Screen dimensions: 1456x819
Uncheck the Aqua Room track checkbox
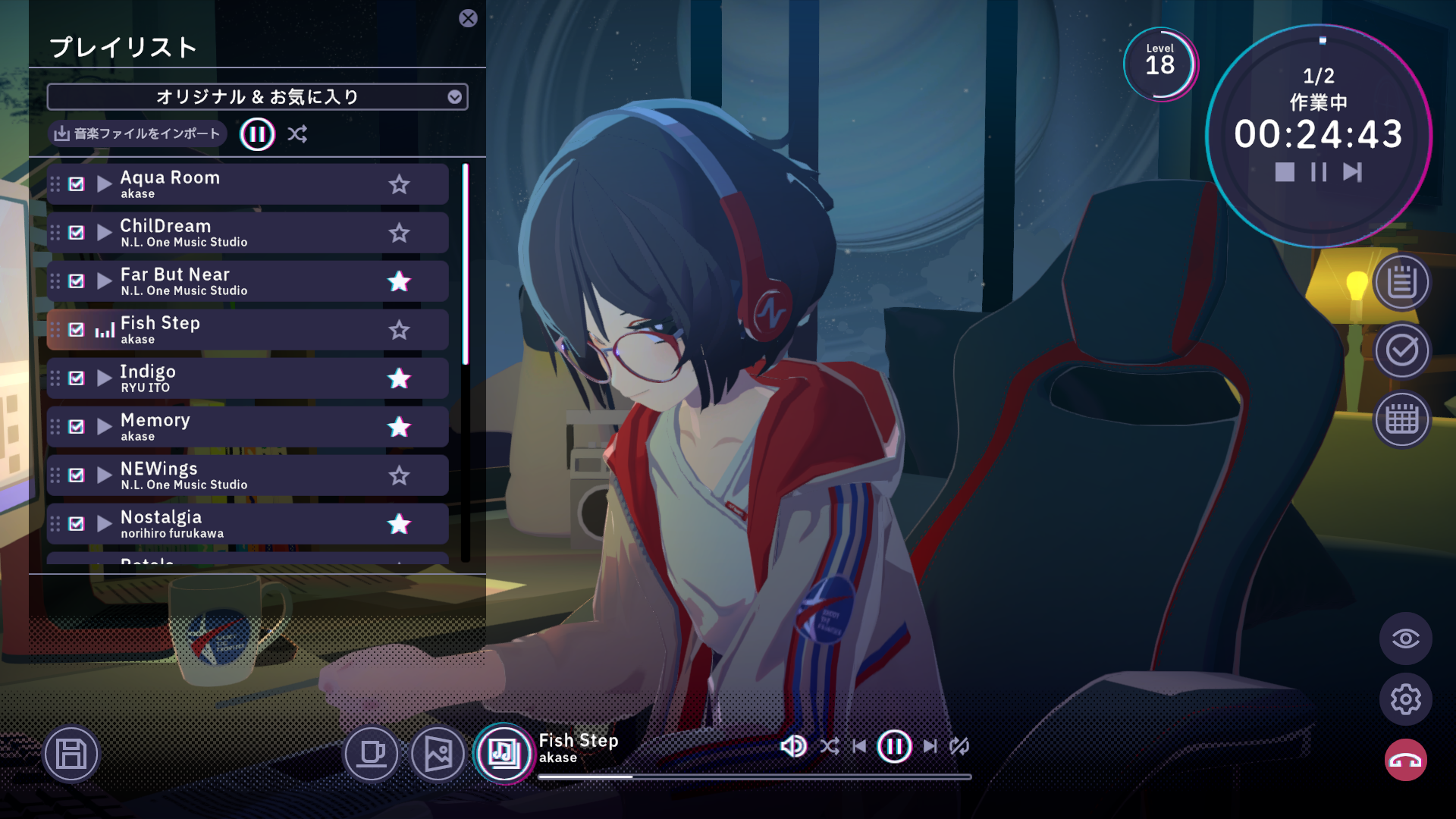(x=76, y=183)
